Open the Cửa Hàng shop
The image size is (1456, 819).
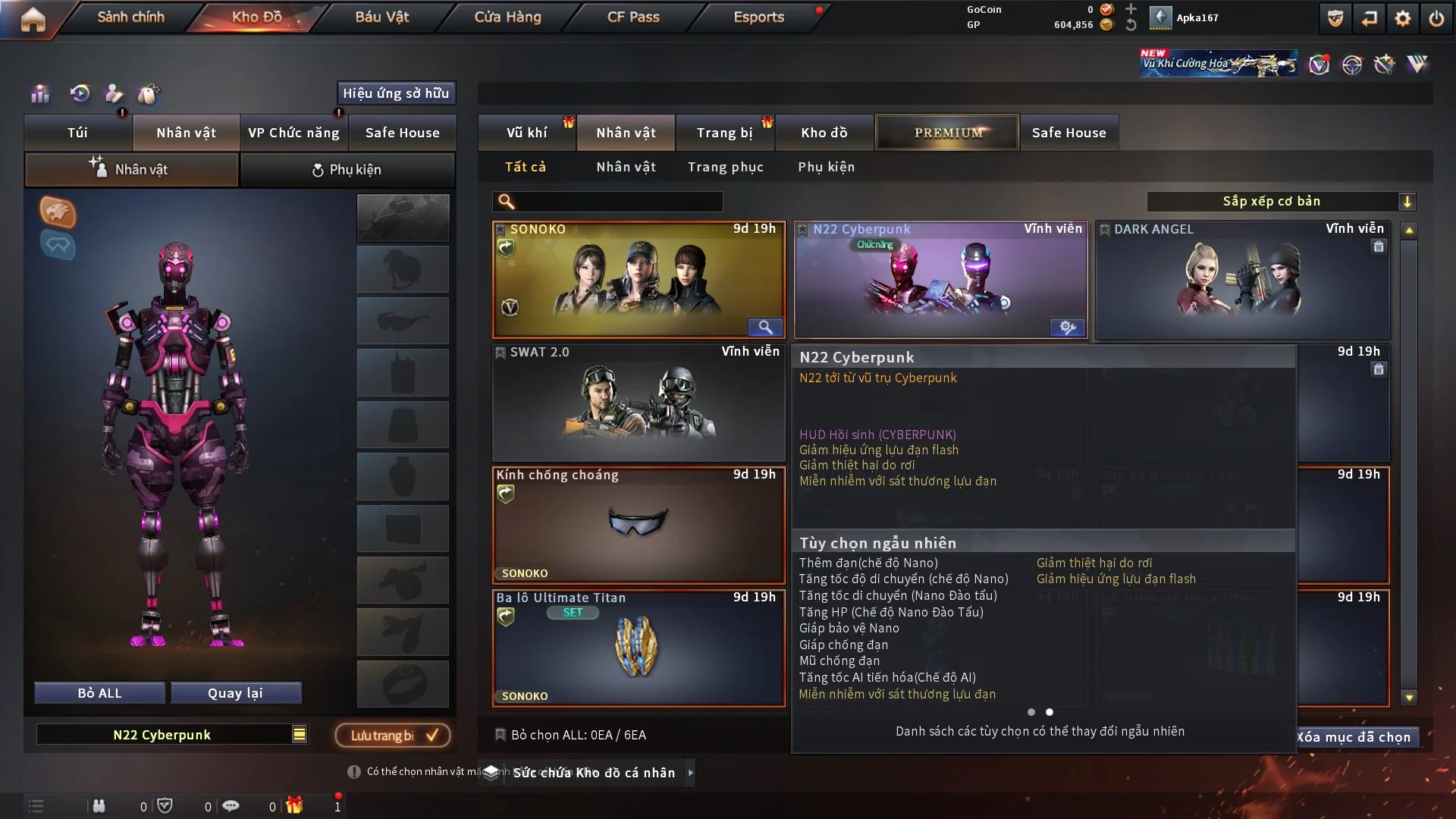(x=507, y=17)
